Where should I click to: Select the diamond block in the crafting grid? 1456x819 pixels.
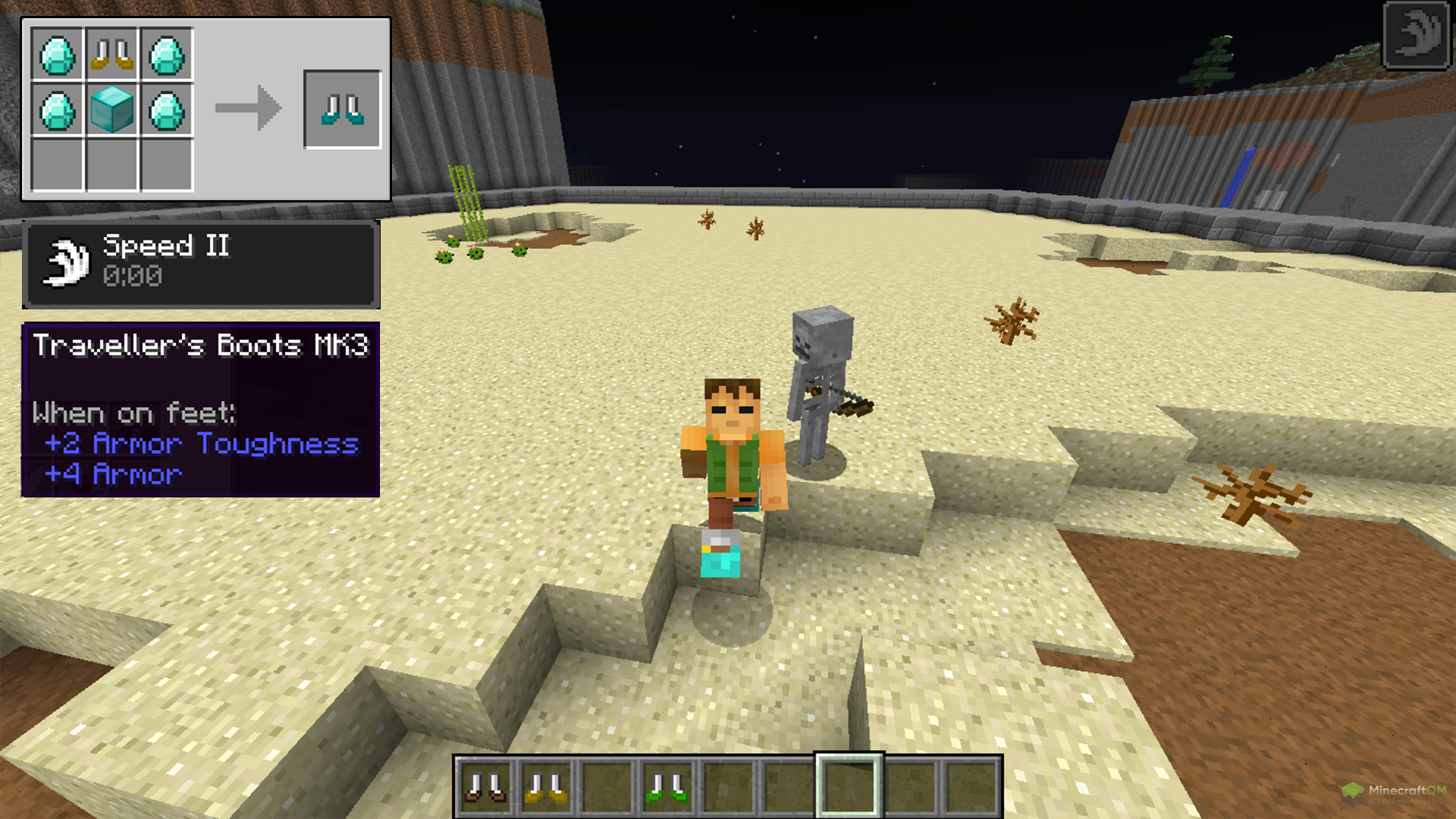pos(112,109)
